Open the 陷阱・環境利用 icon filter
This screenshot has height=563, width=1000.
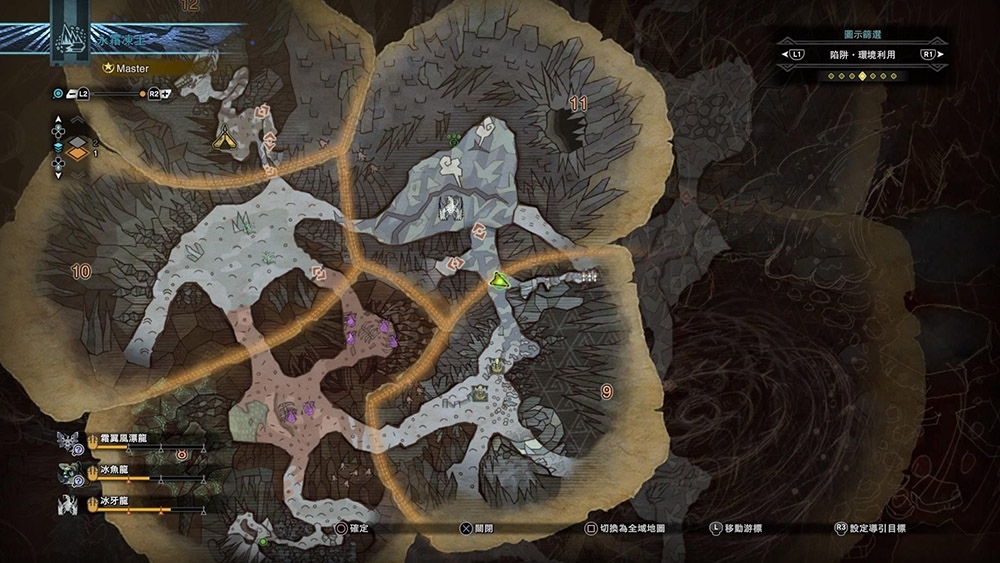click(862, 54)
